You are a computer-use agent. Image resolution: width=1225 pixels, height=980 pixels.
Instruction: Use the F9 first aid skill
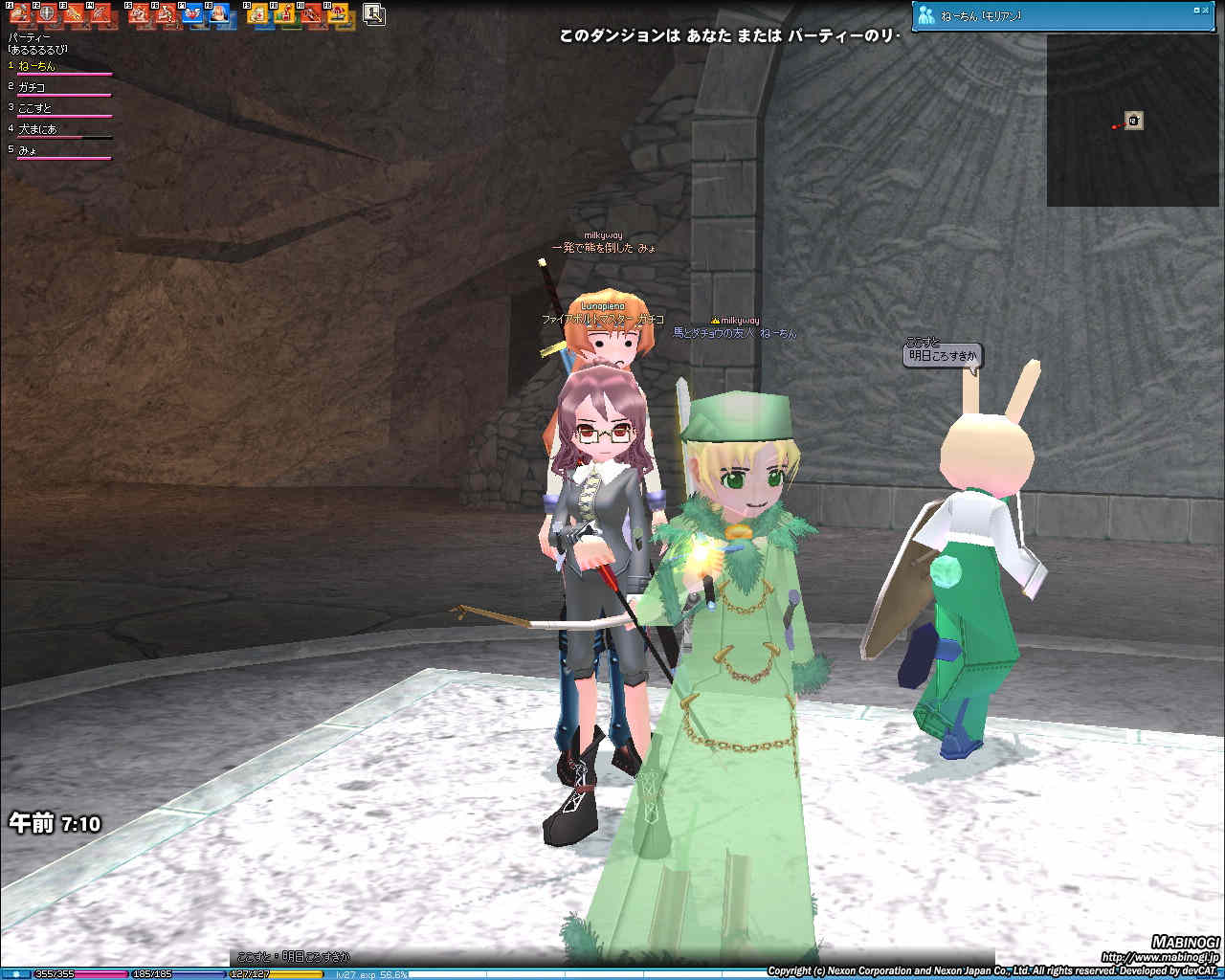point(257,13)
